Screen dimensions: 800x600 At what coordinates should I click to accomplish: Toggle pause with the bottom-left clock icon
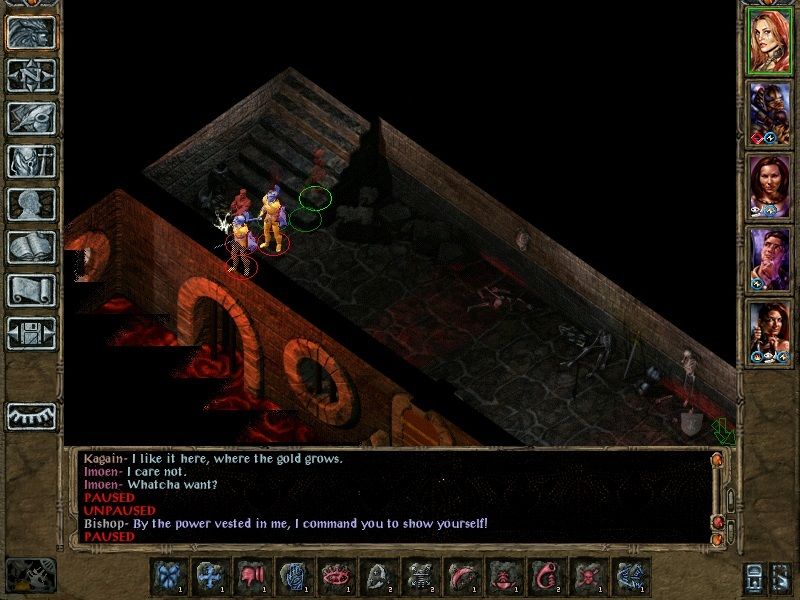30,575
